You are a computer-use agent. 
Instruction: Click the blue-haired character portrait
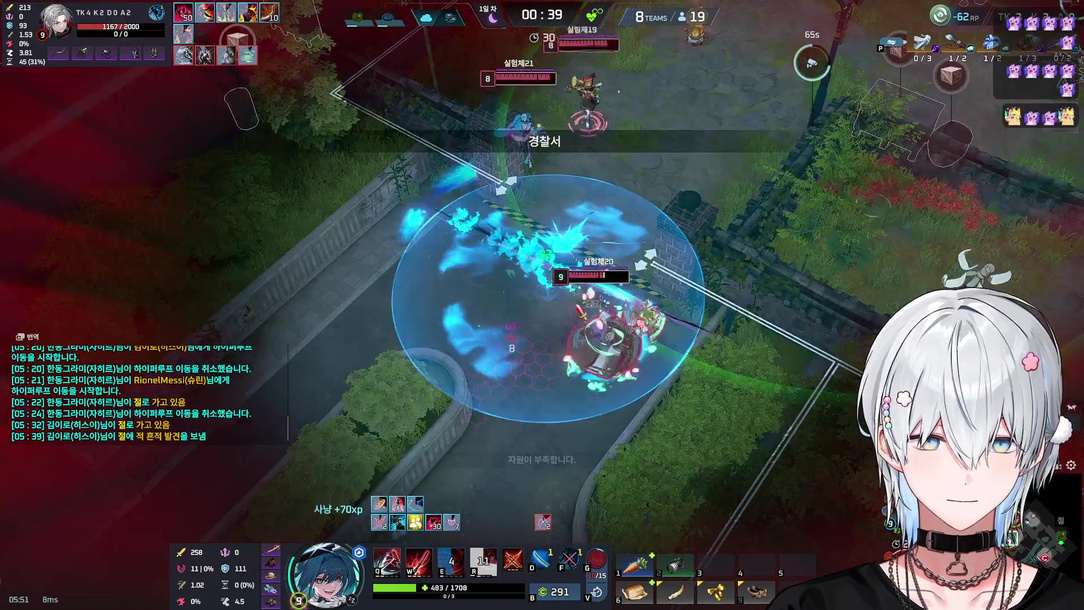325,575
